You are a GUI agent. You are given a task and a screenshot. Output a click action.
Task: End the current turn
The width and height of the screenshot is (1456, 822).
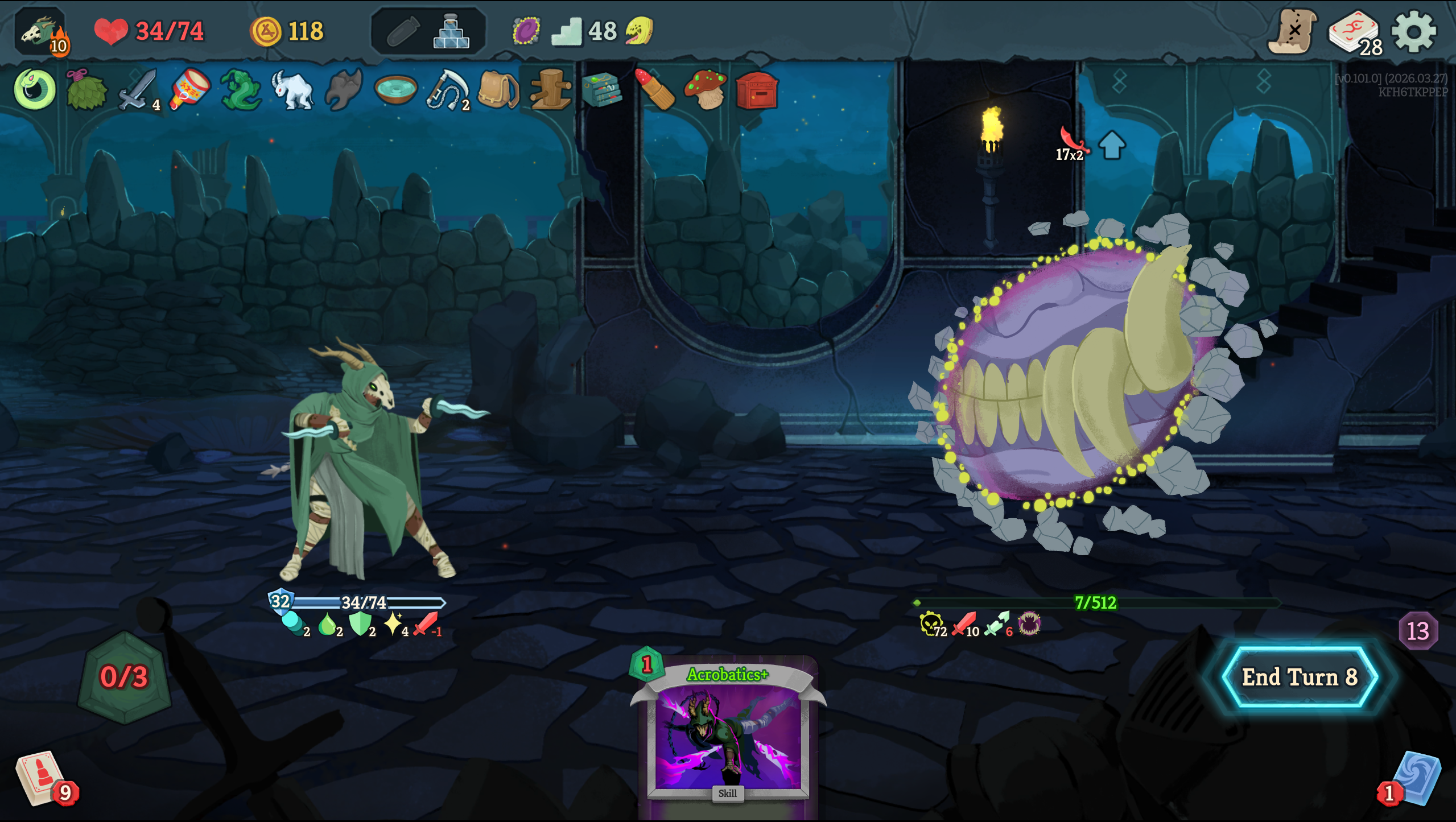[x=1300, y=677]
